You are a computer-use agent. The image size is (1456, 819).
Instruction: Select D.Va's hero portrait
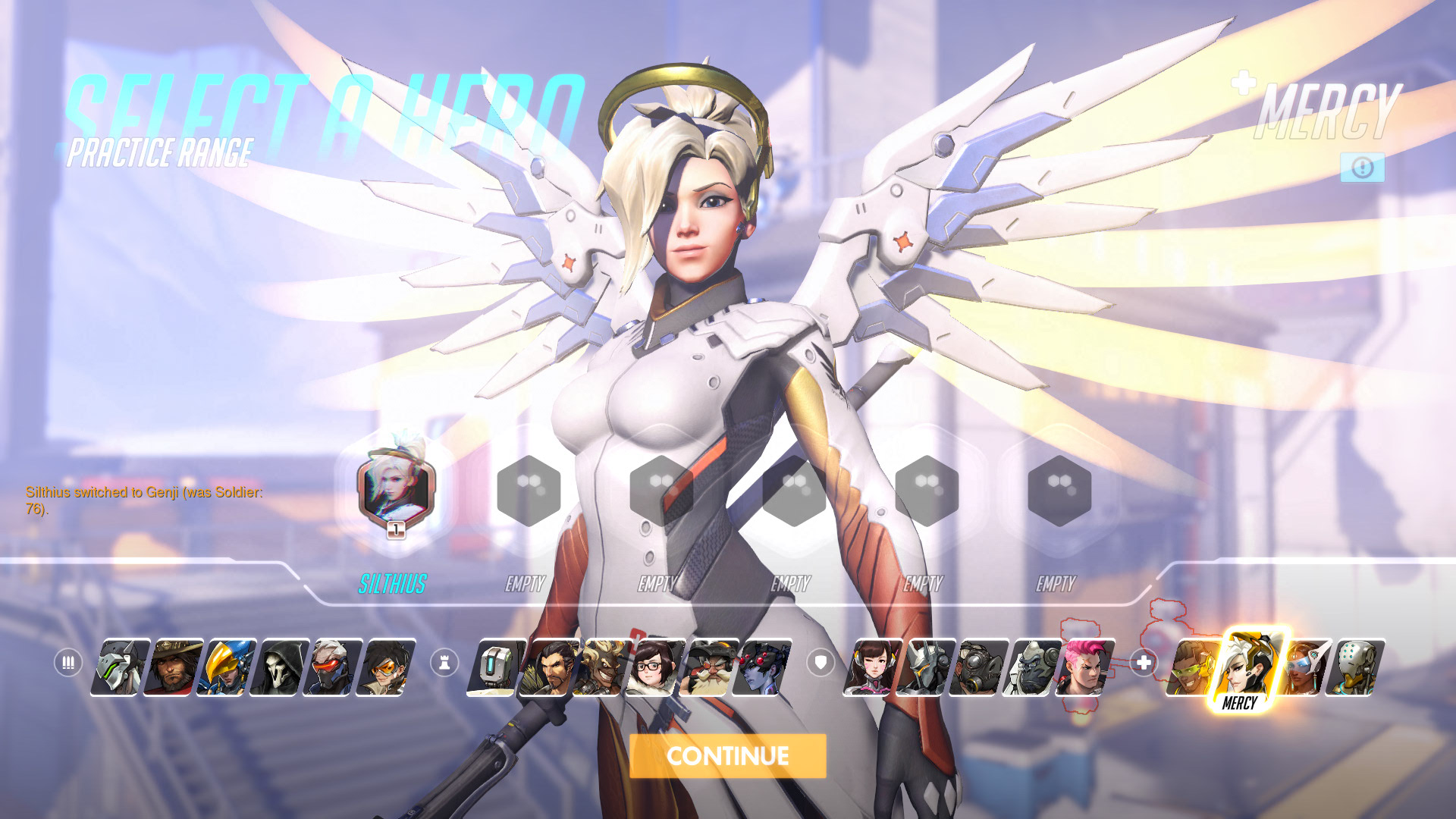872,667
